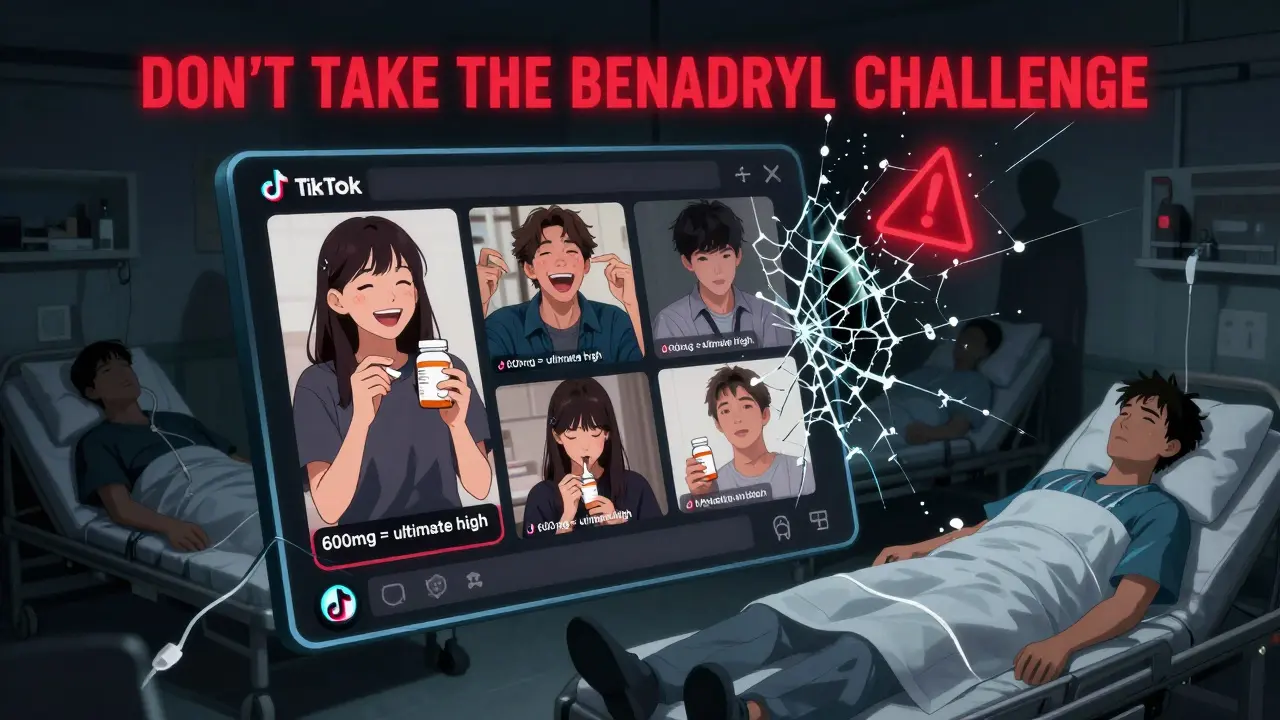The height and width of the screenshot is (720, 1280).
Task: Close the TikTok window with the X
Action: click(x=771, y=175)
